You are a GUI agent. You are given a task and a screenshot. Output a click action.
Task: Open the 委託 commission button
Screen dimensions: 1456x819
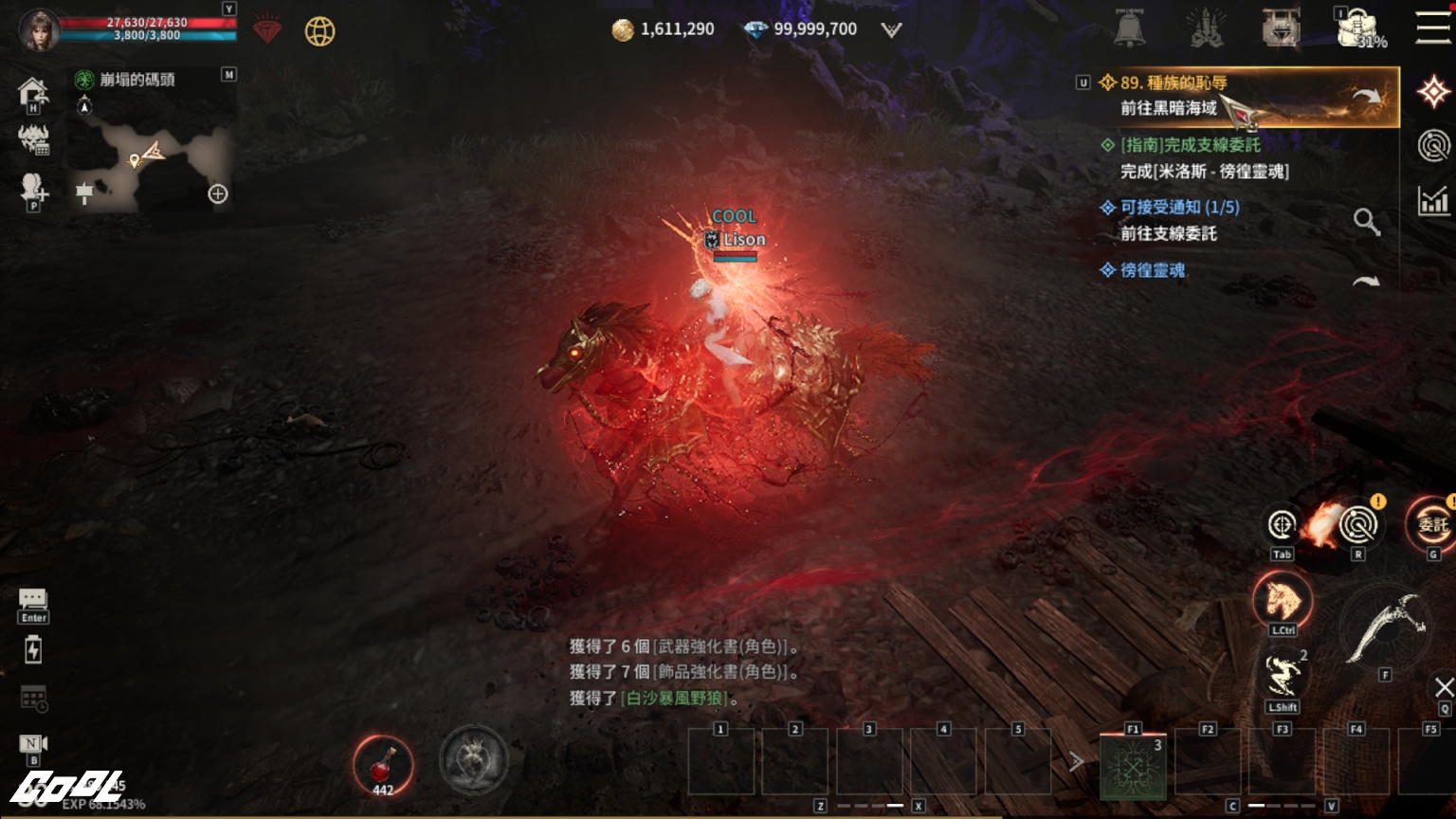click(1431, 523)
